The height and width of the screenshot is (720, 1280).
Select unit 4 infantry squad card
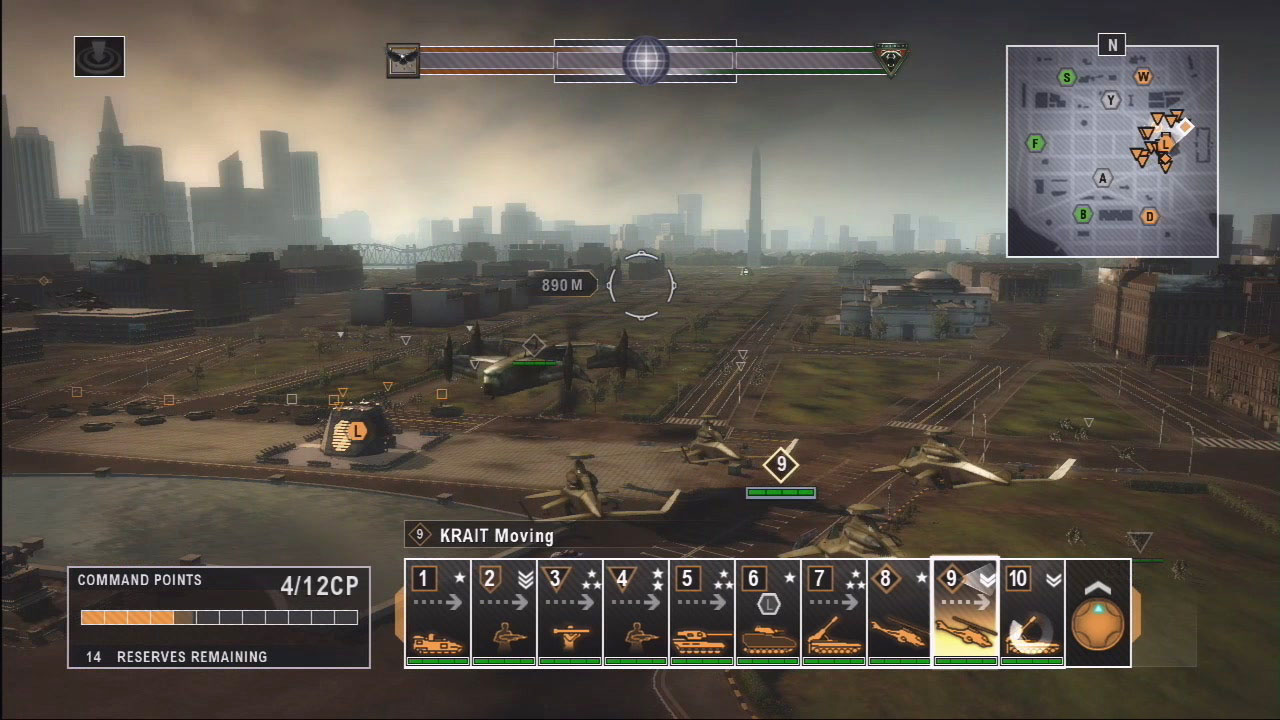click(636, 612)
